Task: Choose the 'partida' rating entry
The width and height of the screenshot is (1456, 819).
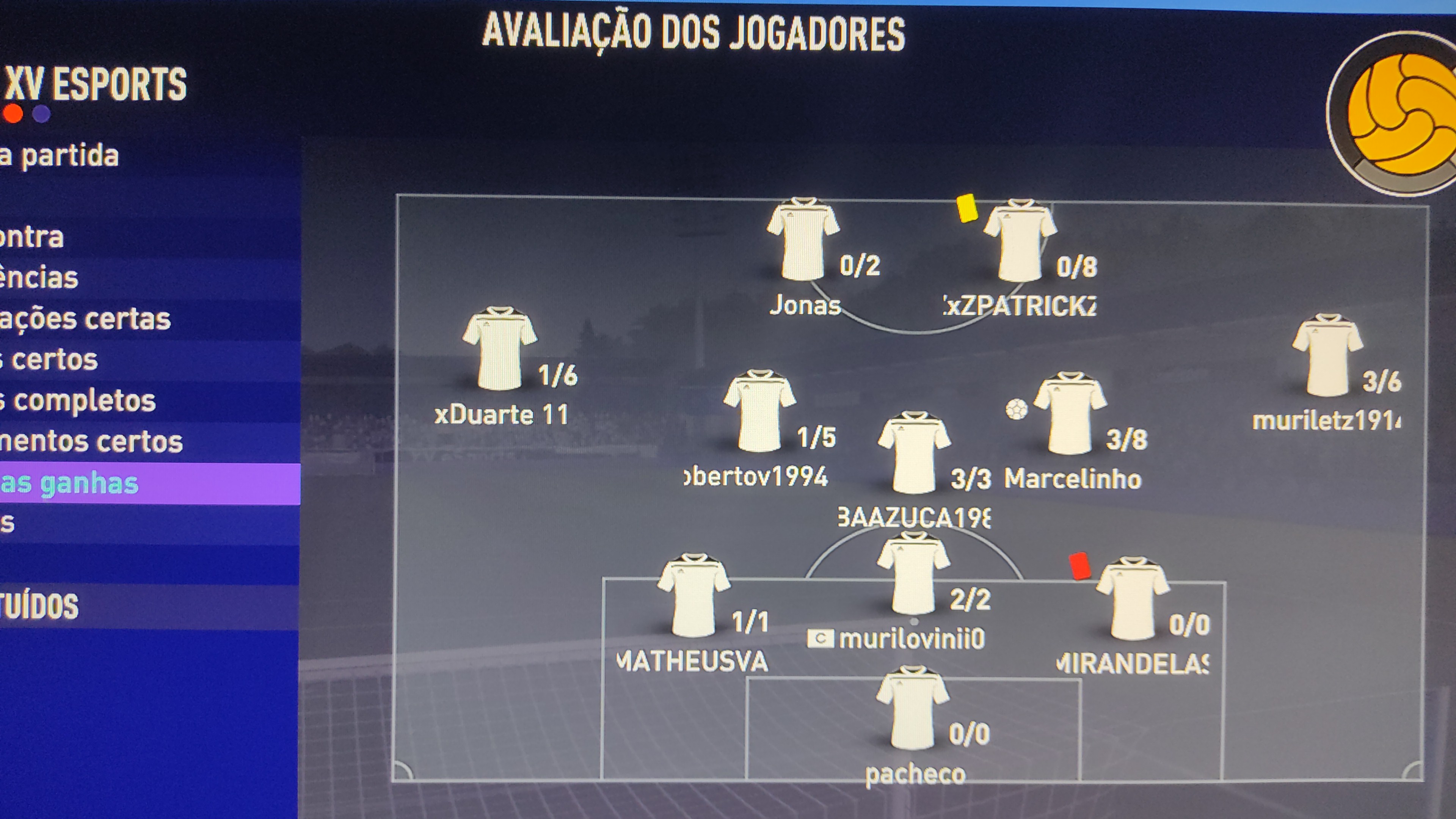Action: [60, 156]
